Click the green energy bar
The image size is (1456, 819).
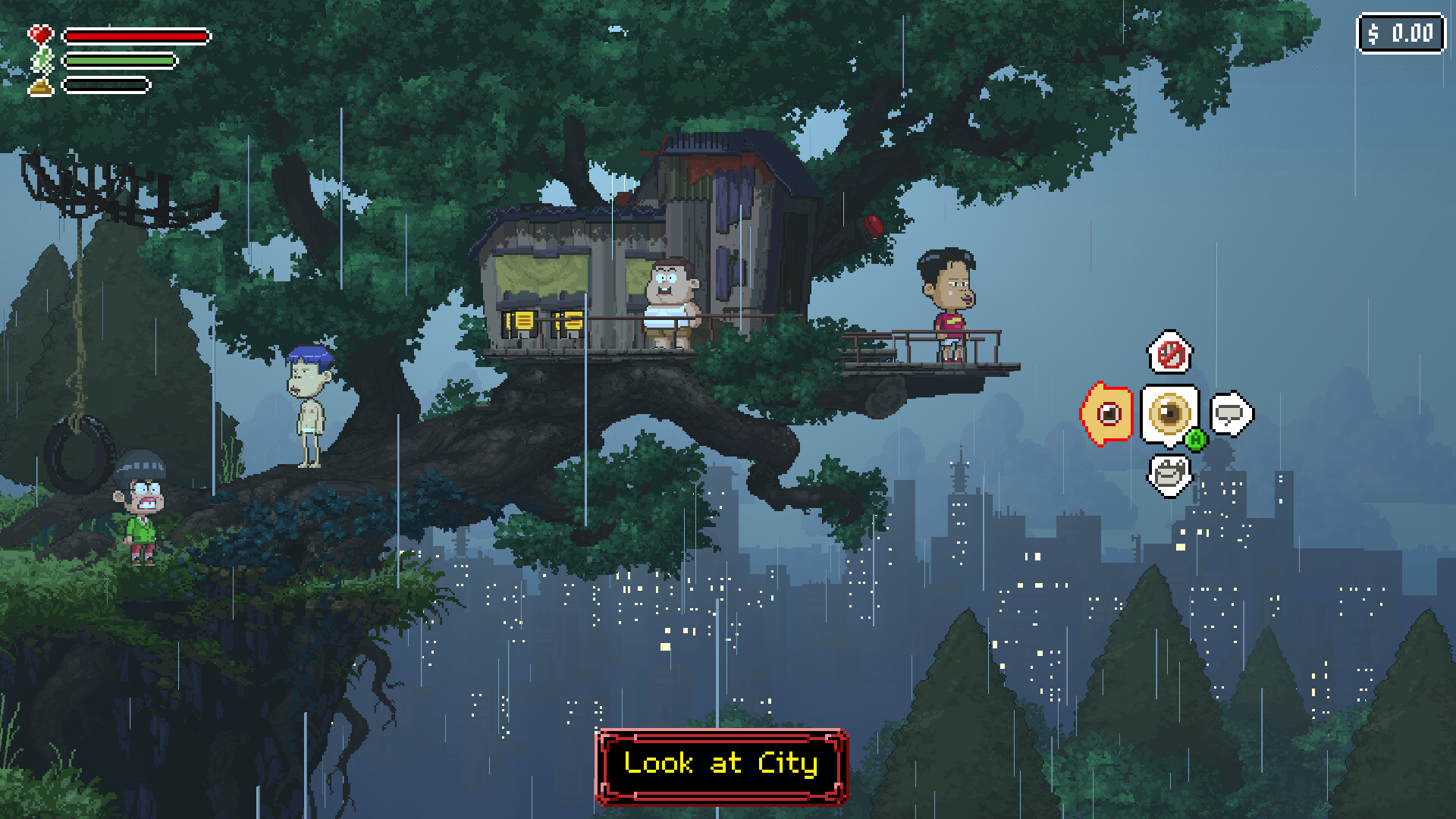tap(121, 58)
